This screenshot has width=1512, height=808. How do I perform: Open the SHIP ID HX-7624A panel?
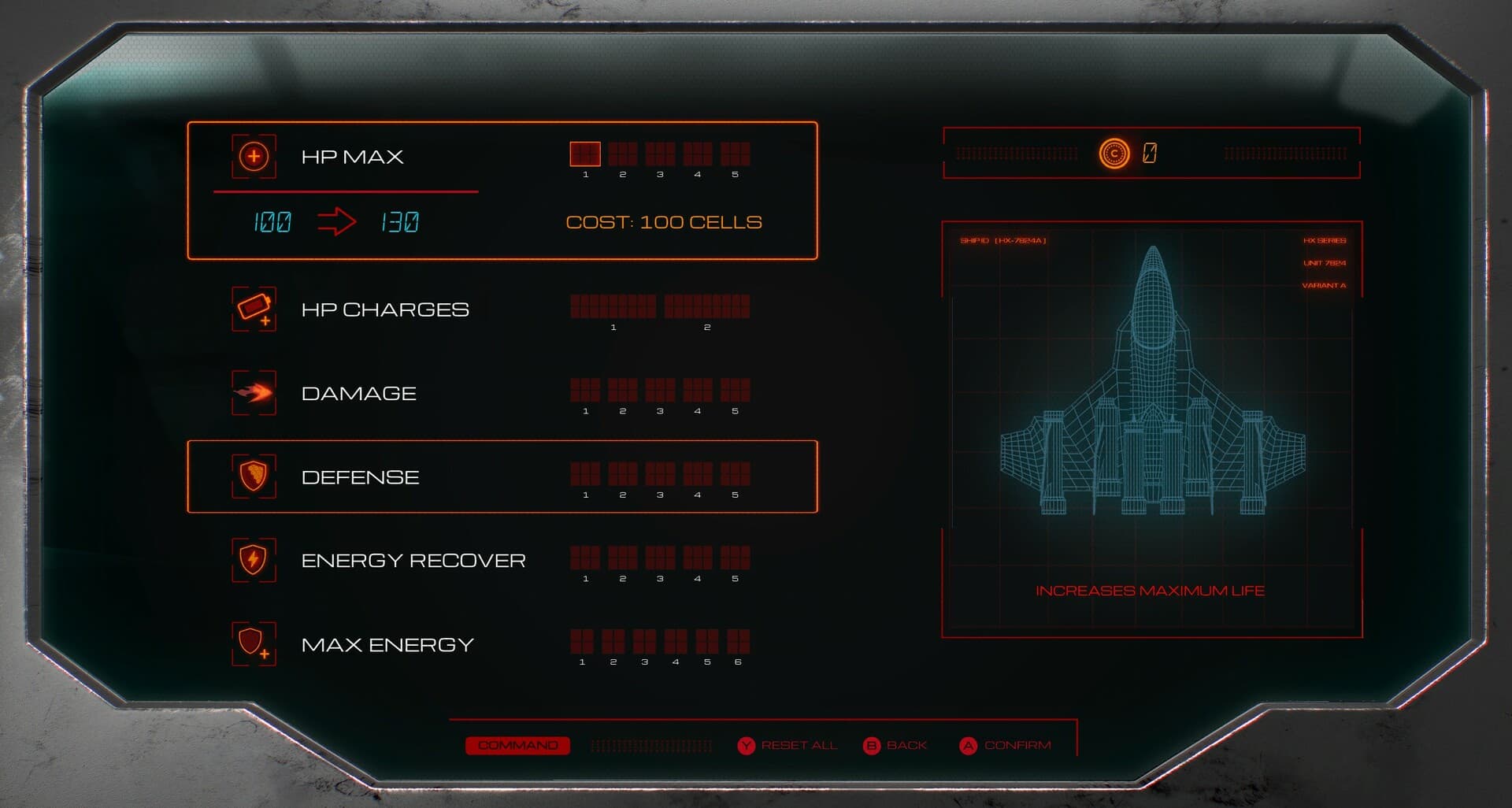pos(1006,242)
